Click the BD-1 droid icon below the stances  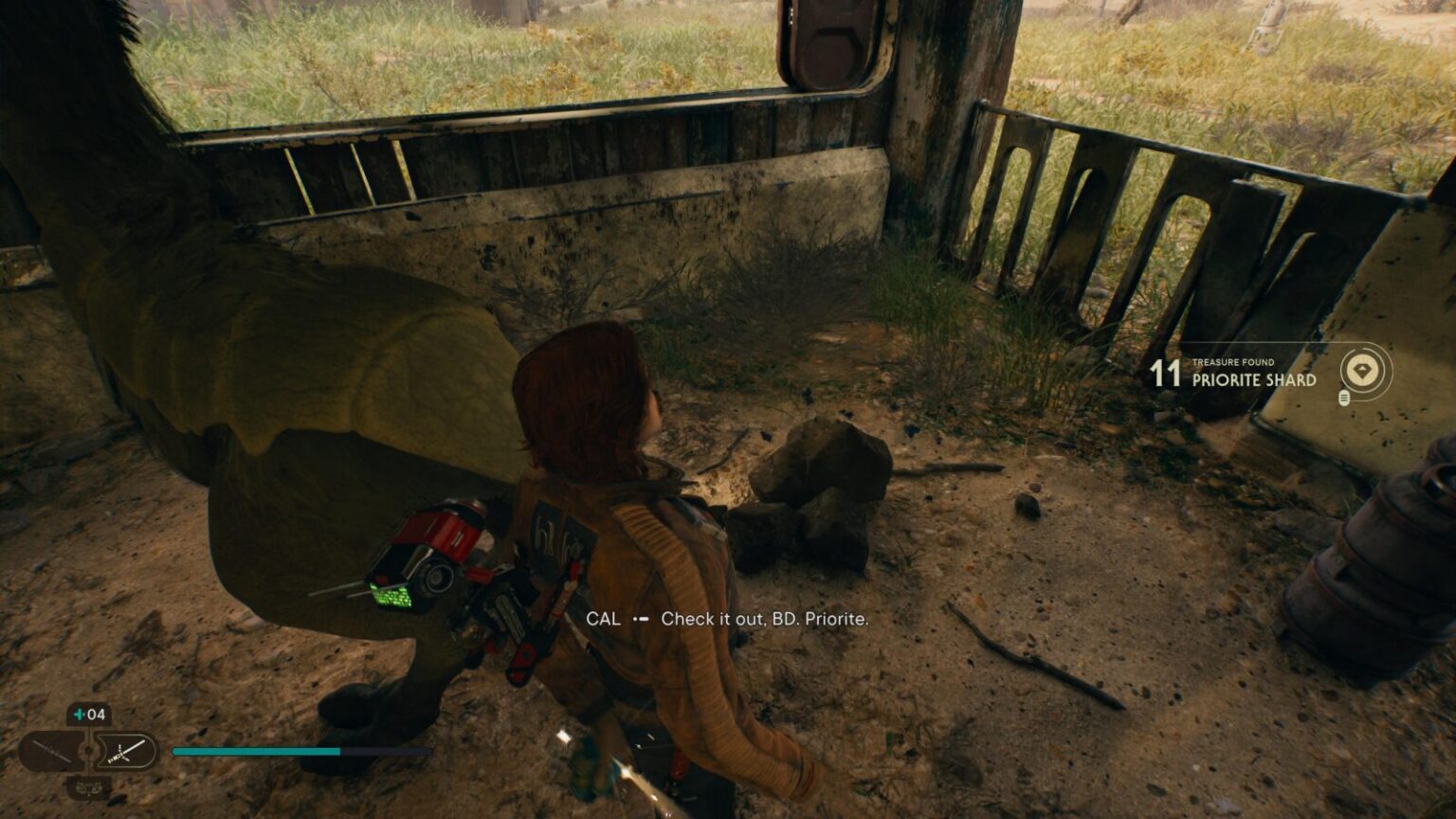click(88, 789)
